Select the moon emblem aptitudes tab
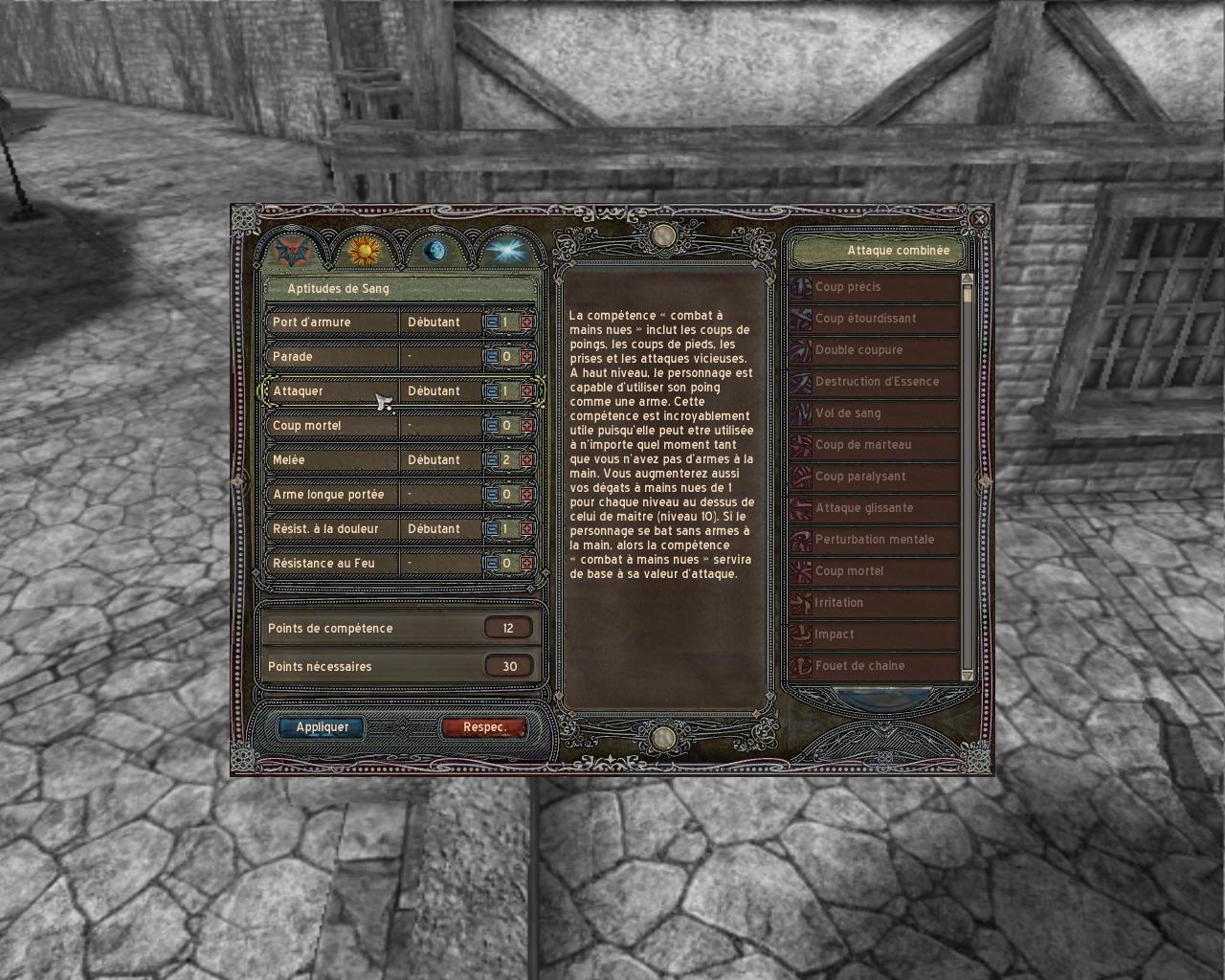 pyautogui.click(x=434, y=252)
